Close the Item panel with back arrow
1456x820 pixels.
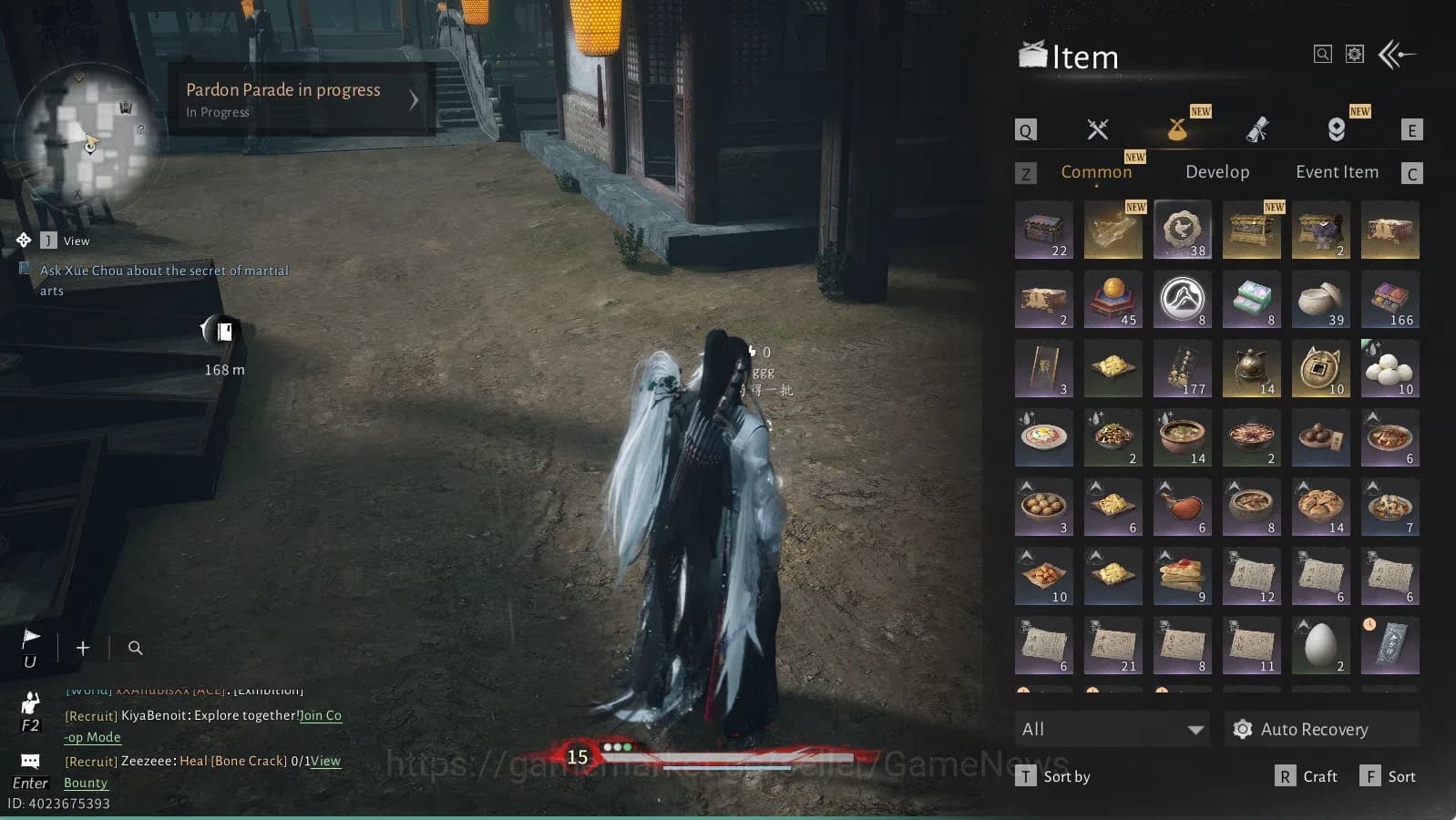point(1397,55)
